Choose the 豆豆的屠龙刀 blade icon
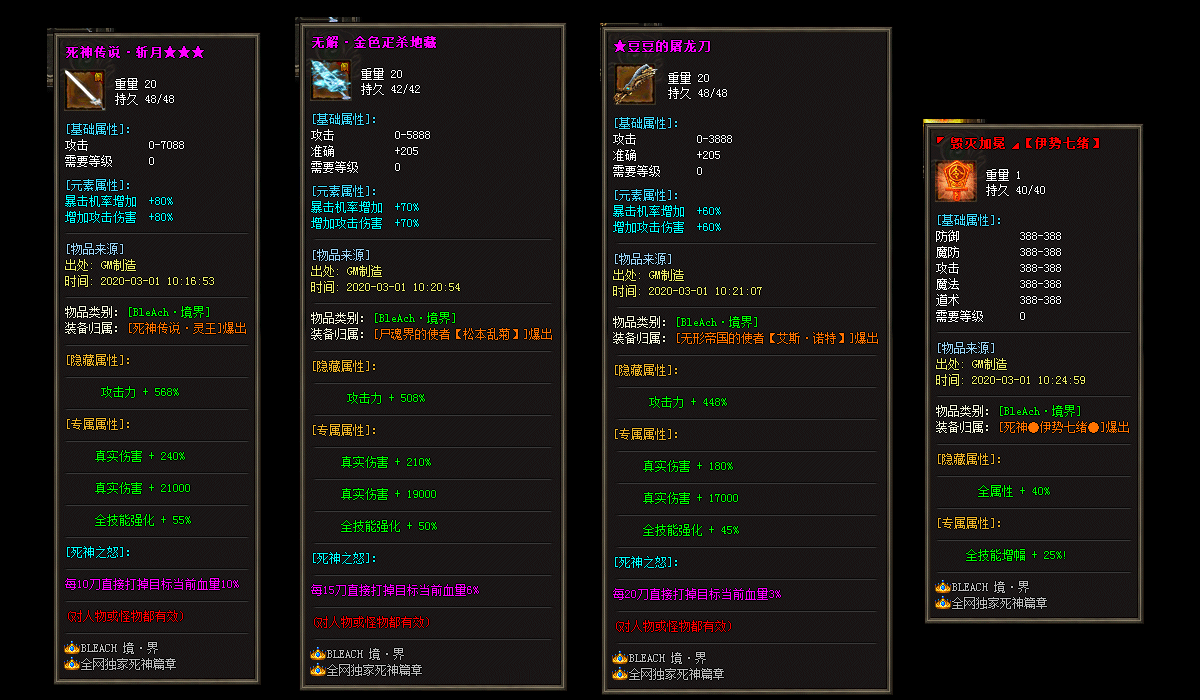Image resolution: width=1200 pixels, height=700 pixels. pyautogui.click(x=634, y=85)
